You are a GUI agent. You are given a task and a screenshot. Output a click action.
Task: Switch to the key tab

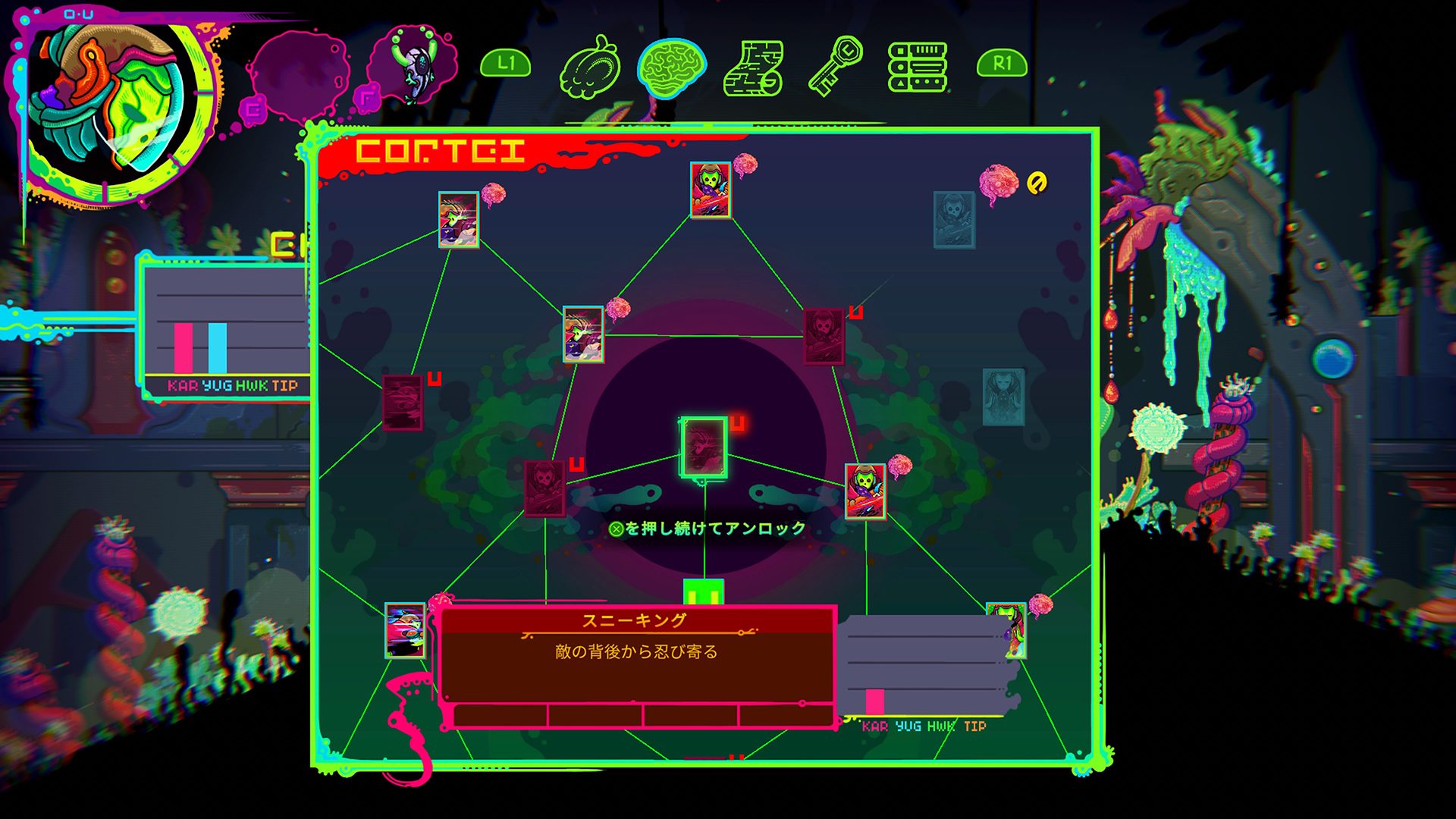pyautogui.click(x=835, y=67)
